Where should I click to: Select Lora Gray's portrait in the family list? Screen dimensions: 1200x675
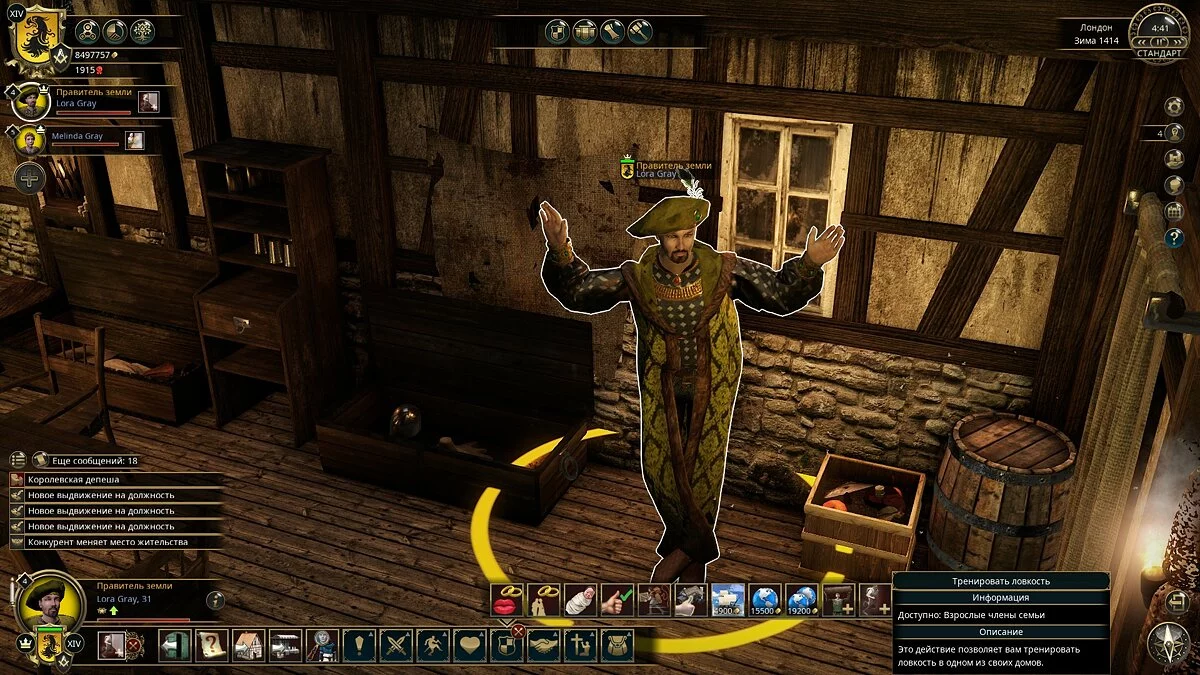point(29,101)
